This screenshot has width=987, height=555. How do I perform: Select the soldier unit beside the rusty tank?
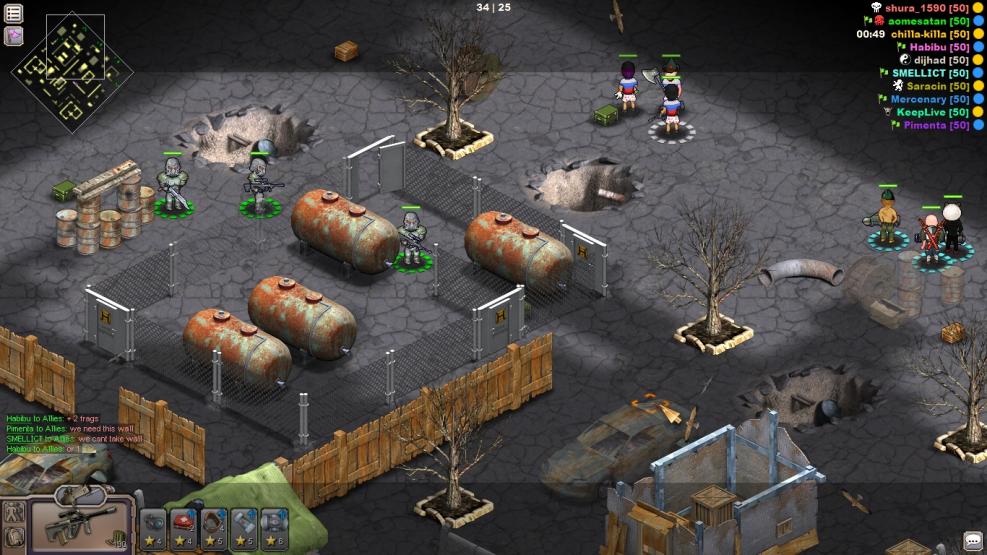(x=411, y=240)
